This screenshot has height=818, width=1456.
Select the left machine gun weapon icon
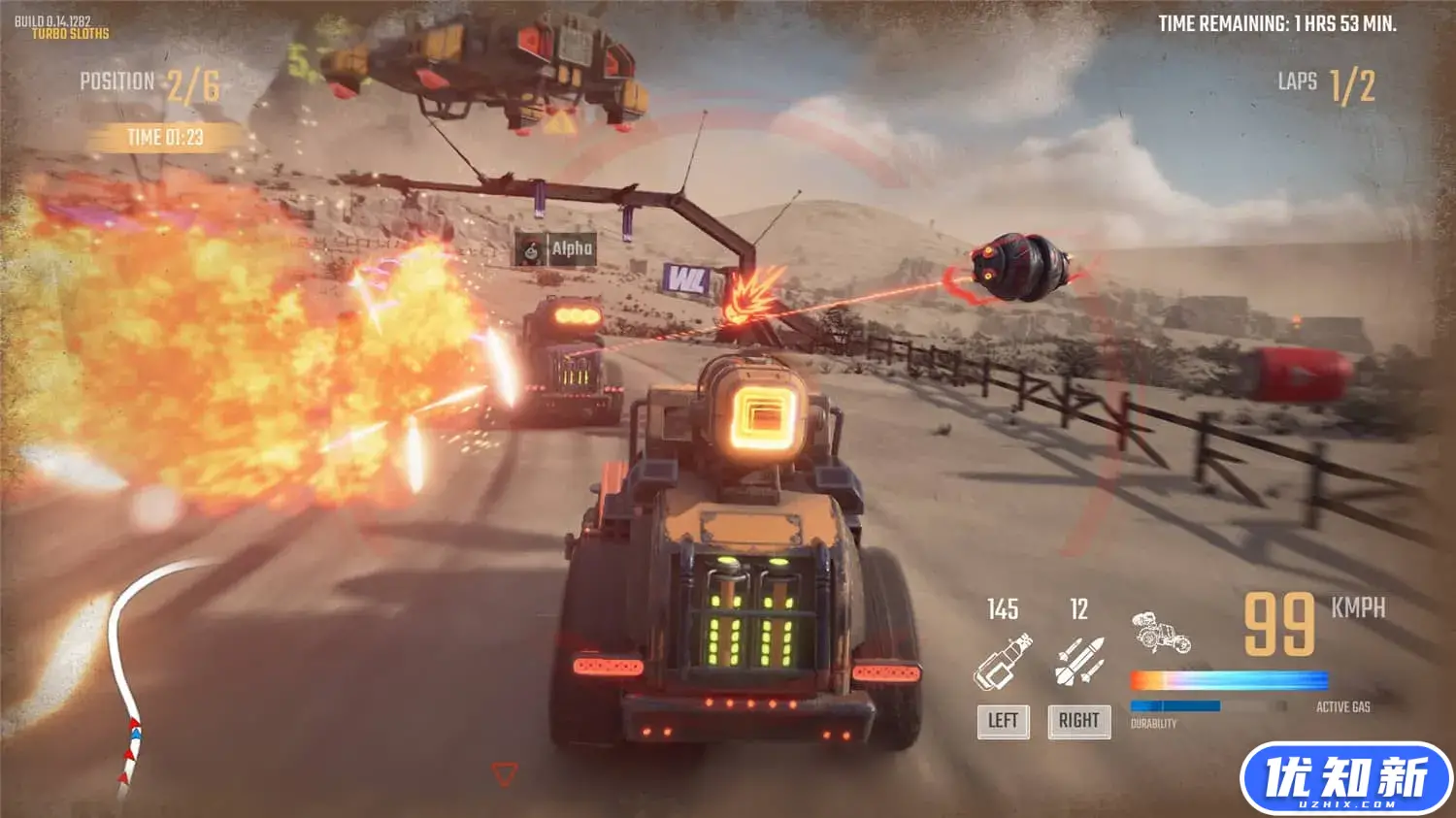point(1003,663)
